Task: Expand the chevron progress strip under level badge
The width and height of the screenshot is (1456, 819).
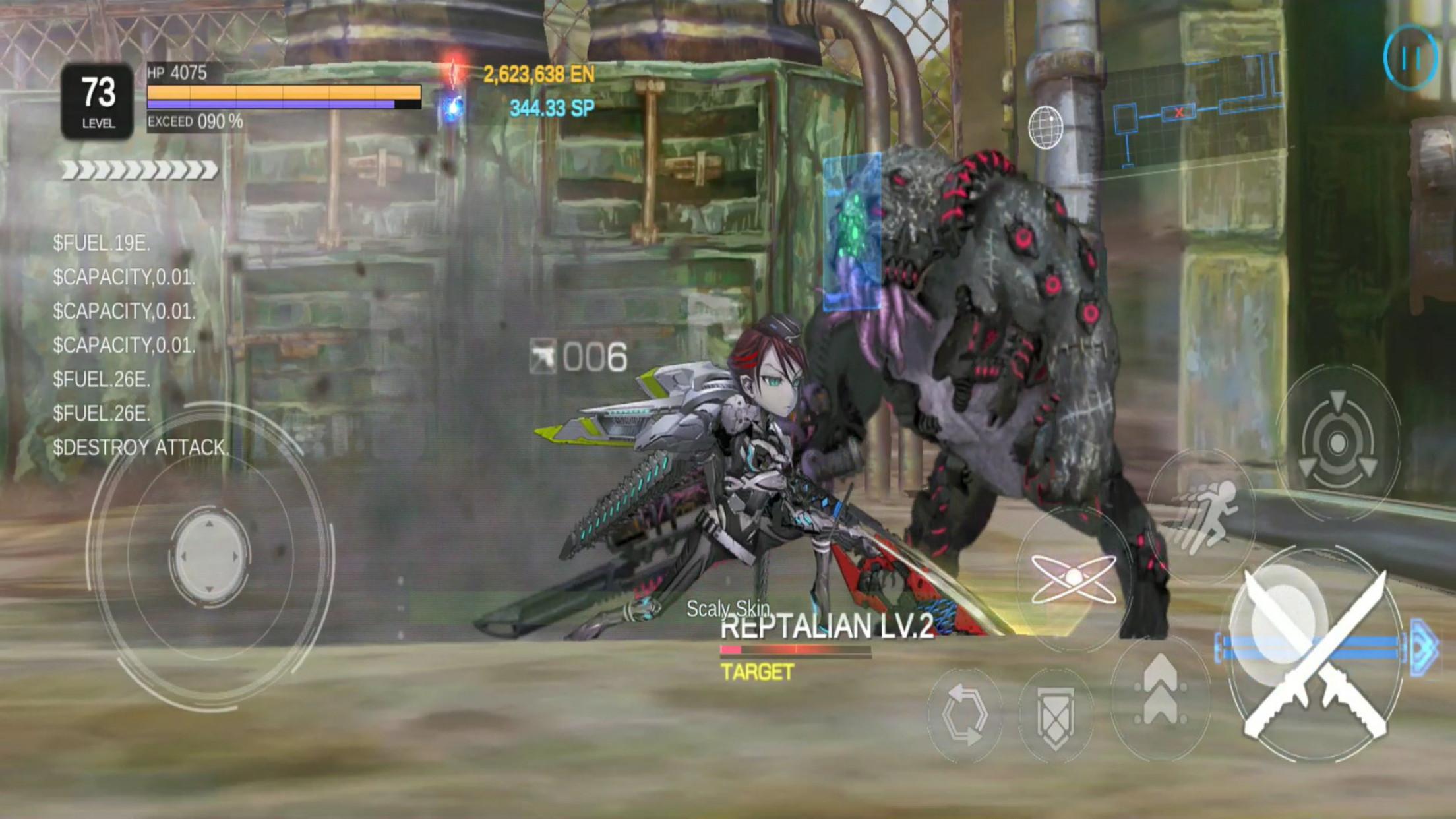Action: (138, 171)
